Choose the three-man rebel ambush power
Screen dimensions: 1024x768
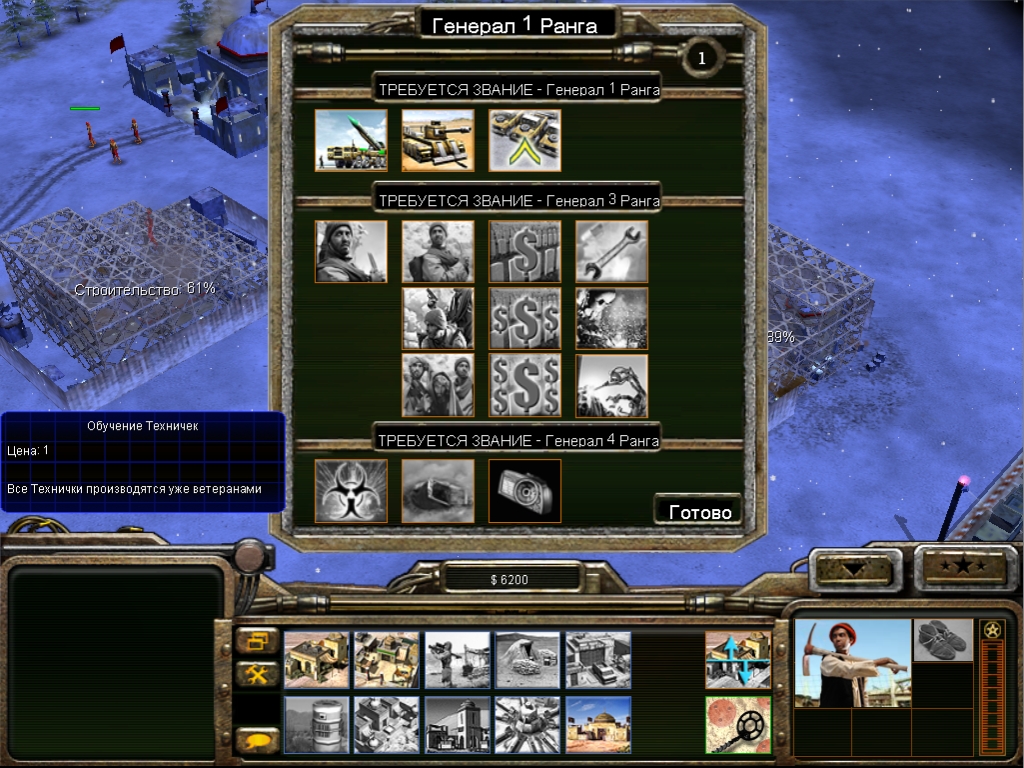click(x=438, y=385)
